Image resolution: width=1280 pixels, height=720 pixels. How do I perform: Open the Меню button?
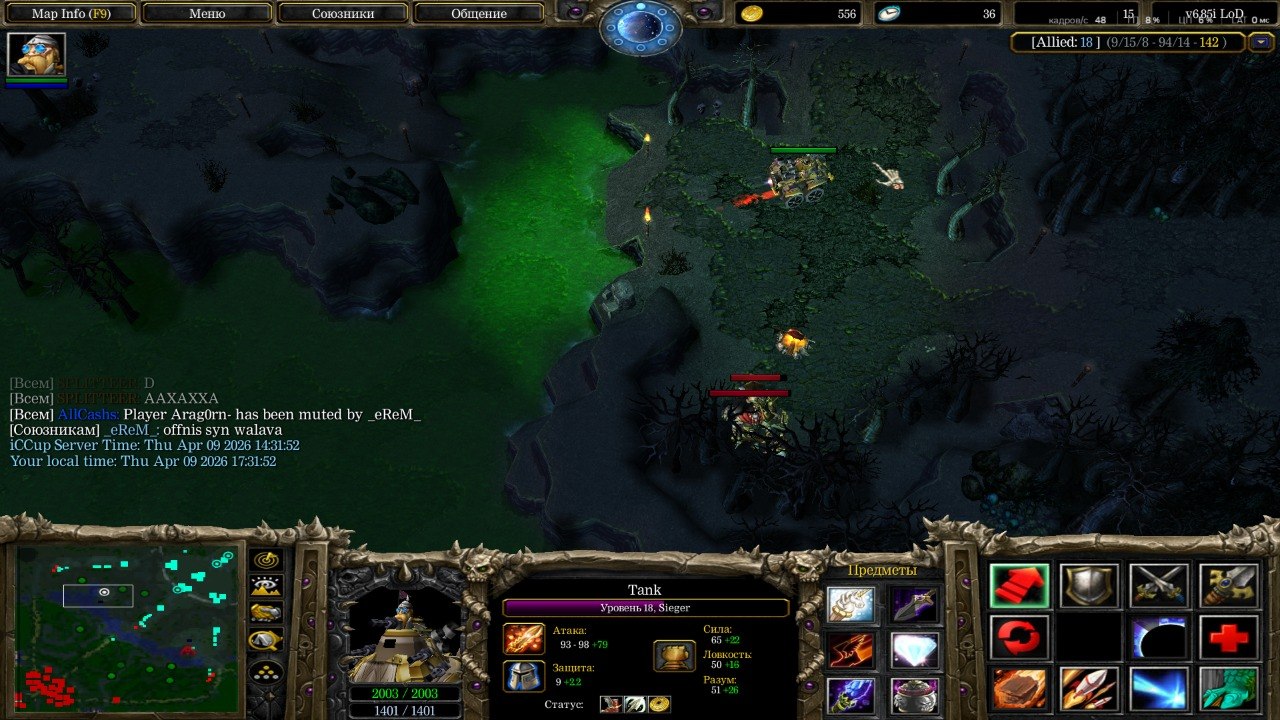pos(207,14)
